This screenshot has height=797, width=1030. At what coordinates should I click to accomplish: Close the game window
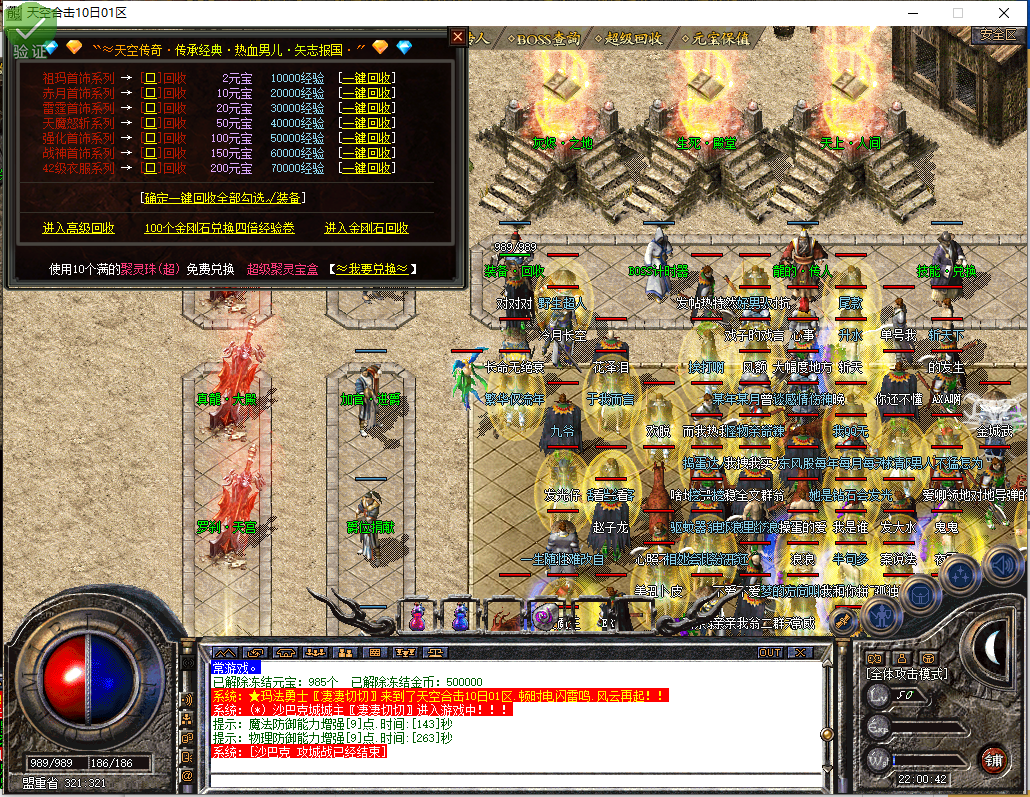1003,13
